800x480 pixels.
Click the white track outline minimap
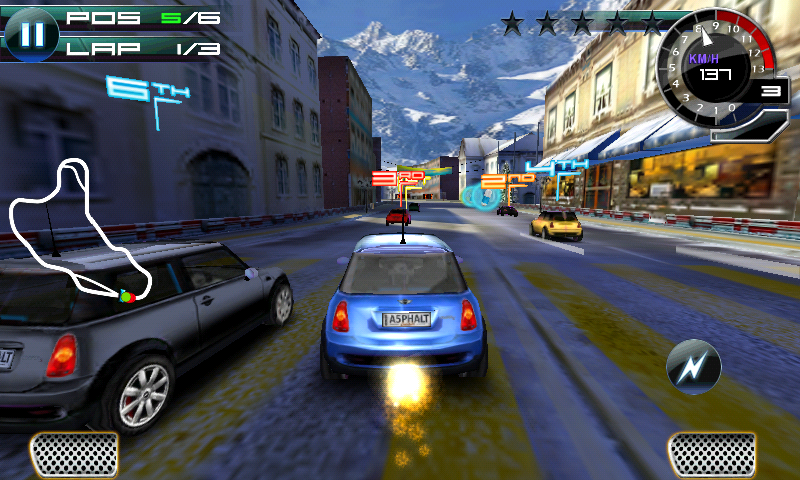(x=79, y=231)
